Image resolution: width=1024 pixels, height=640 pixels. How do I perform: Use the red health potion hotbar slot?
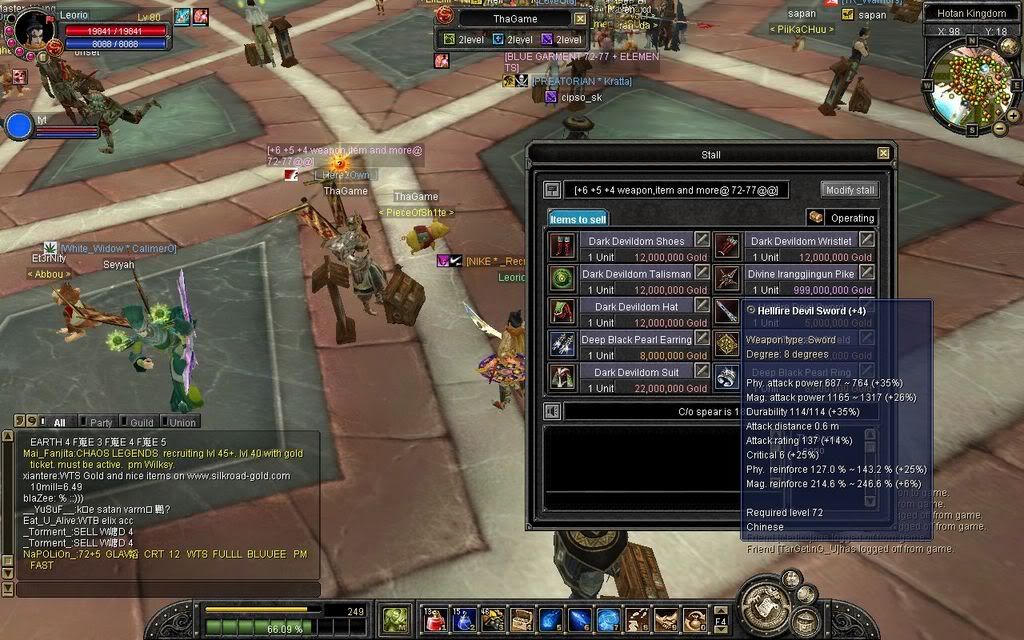pos(434,620)
